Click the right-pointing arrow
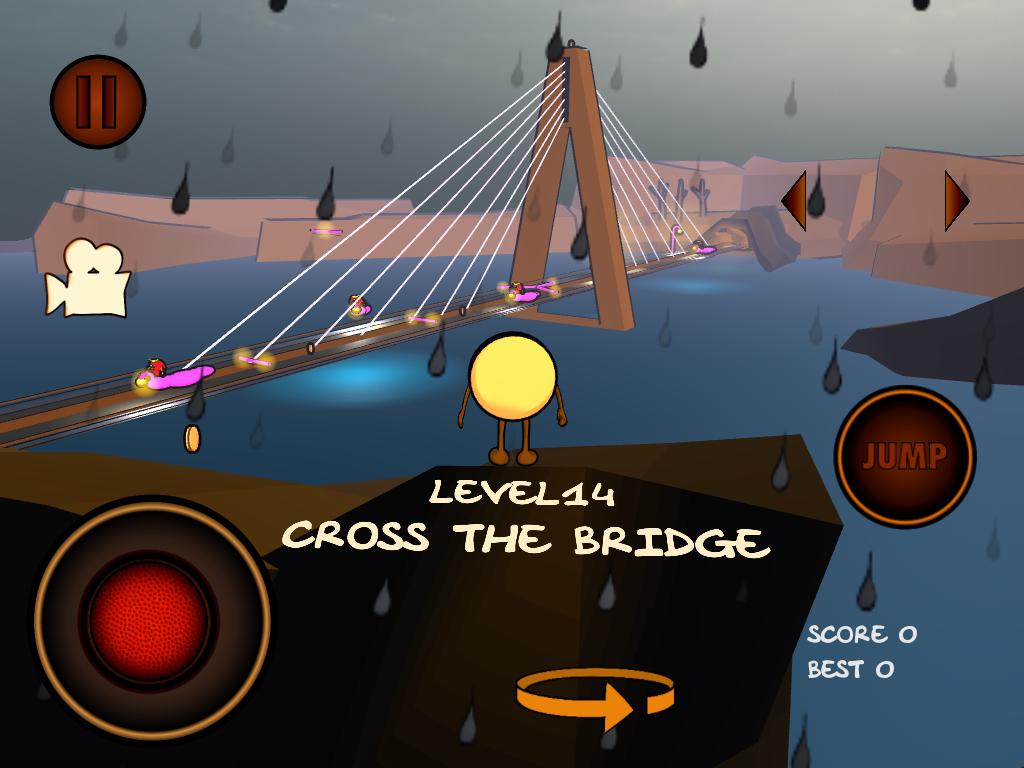1024x768 pixels. pos(956,201)
